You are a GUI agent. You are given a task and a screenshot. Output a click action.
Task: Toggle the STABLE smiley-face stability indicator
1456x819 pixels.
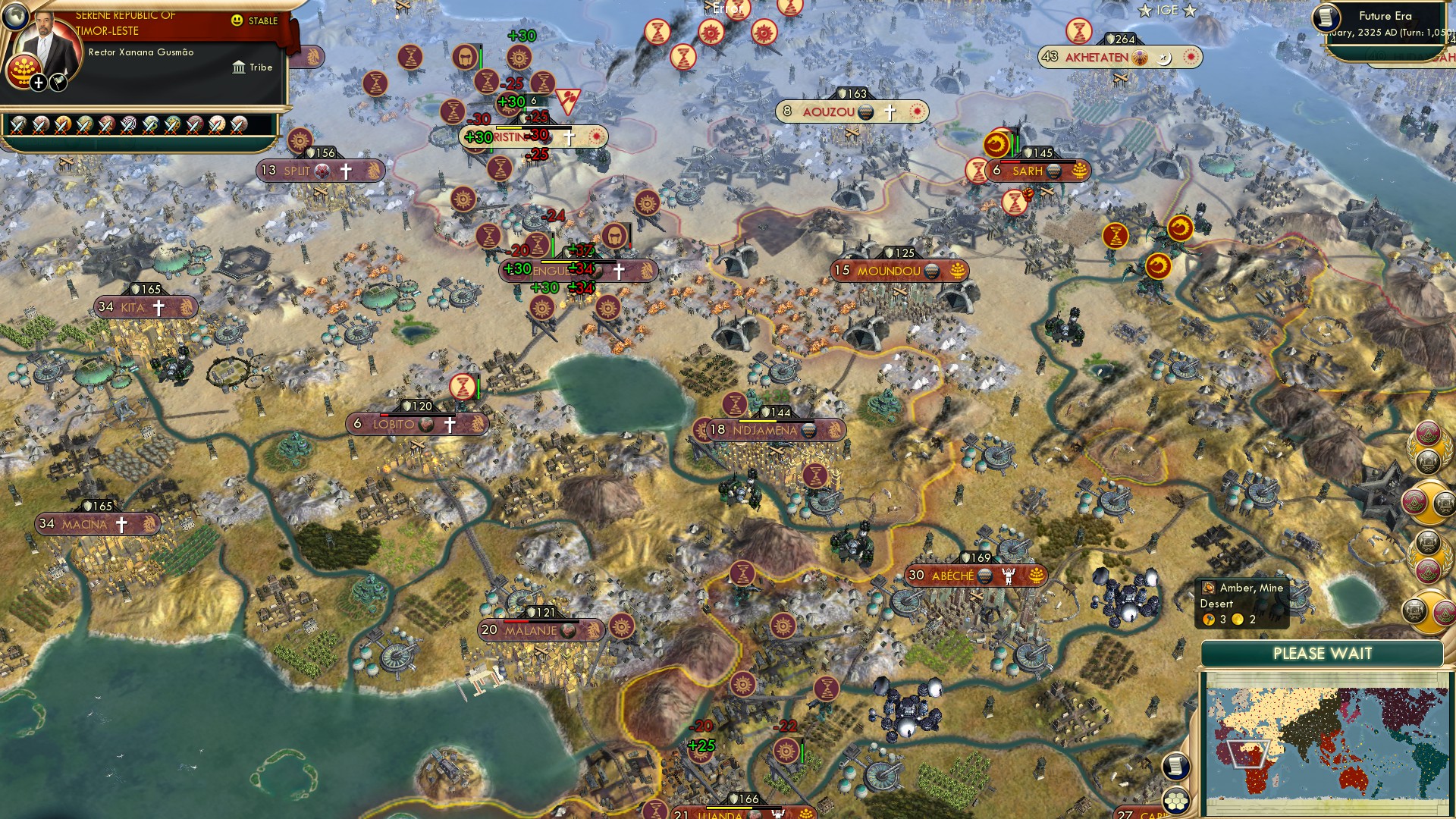coord(237,20)
